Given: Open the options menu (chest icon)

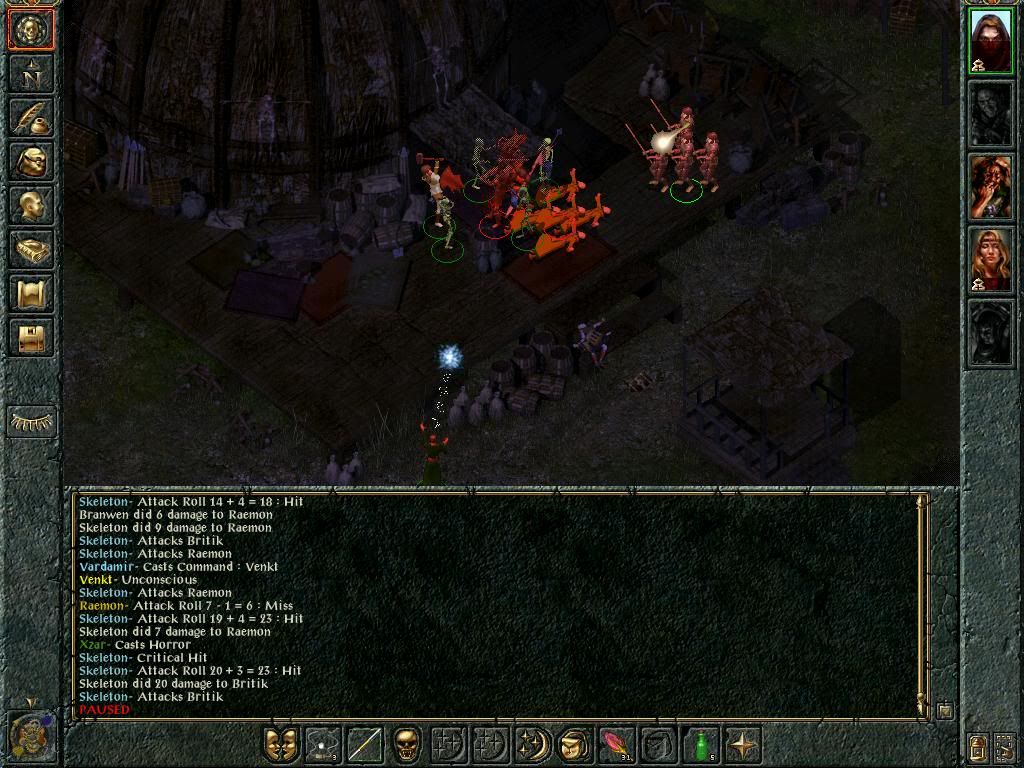Looking at the screenshot, I should (x=31, y=339).
